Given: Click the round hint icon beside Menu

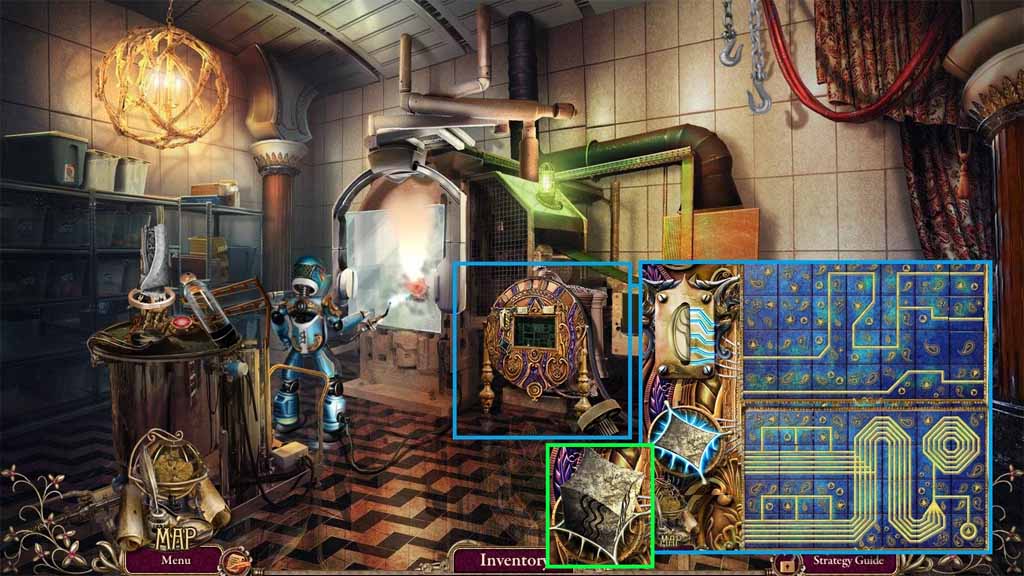Looking at the screenshot, I should pos(236,561).
